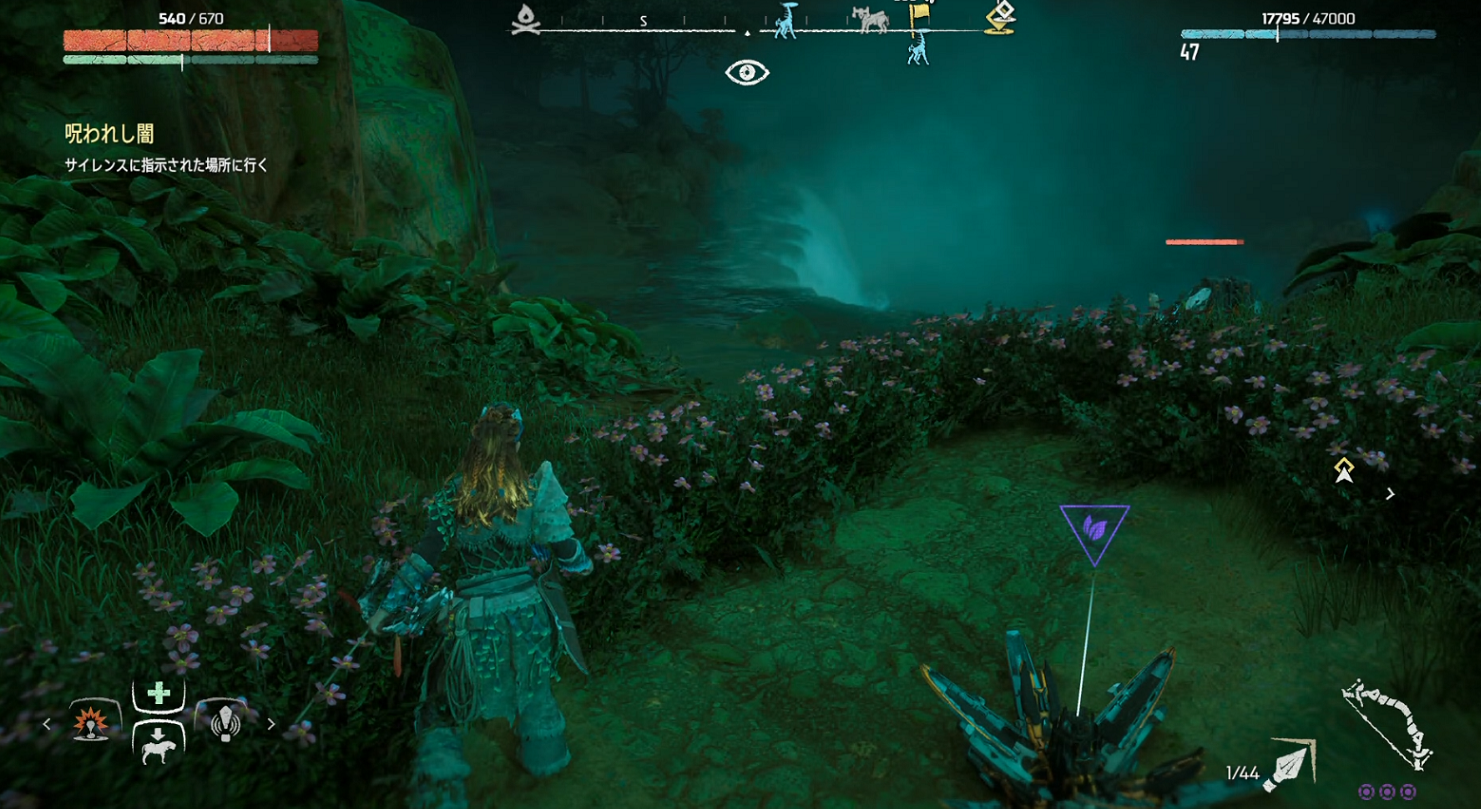Toggle the stealth visibility eye indicator
Image resolution: width=1481 pixels, height=809 pixels.
point(747,72)
